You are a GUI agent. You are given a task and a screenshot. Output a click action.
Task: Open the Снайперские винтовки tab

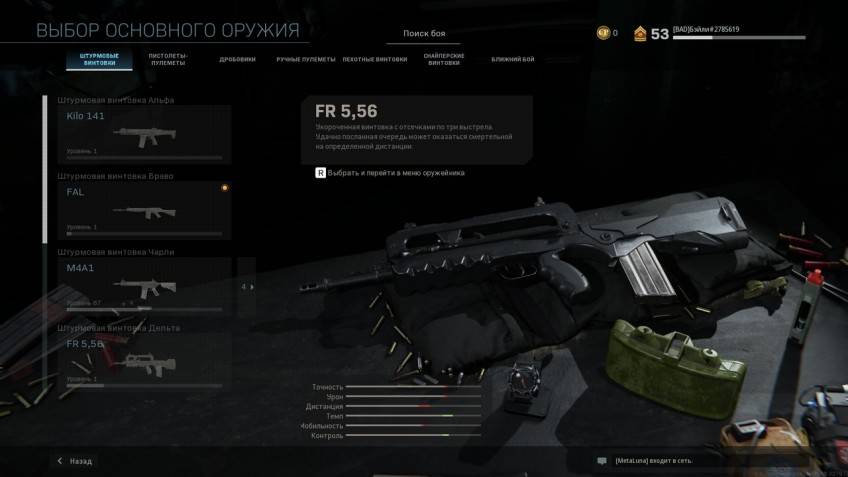(443, 59)
